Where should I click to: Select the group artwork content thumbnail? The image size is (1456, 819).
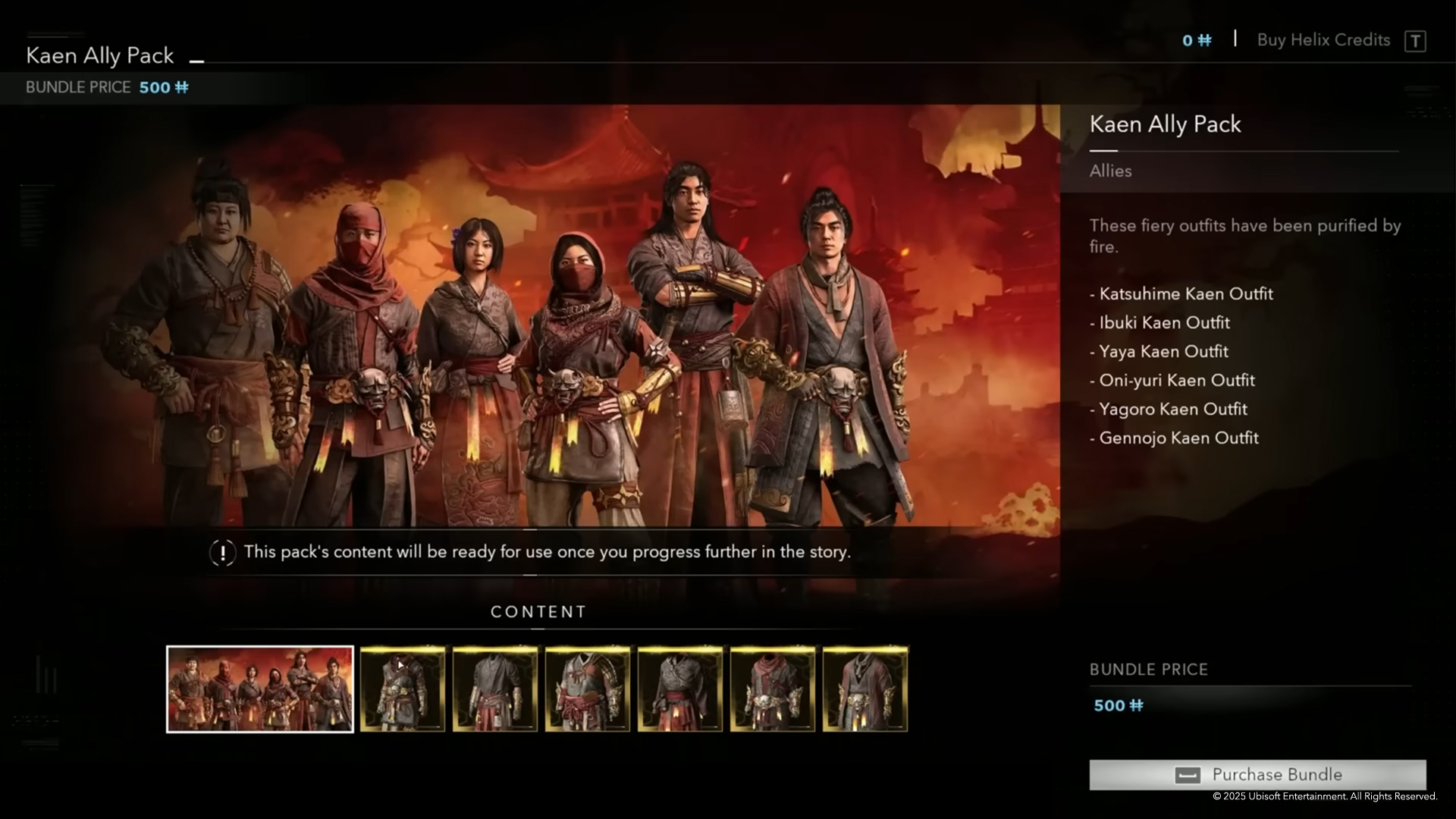260,689
